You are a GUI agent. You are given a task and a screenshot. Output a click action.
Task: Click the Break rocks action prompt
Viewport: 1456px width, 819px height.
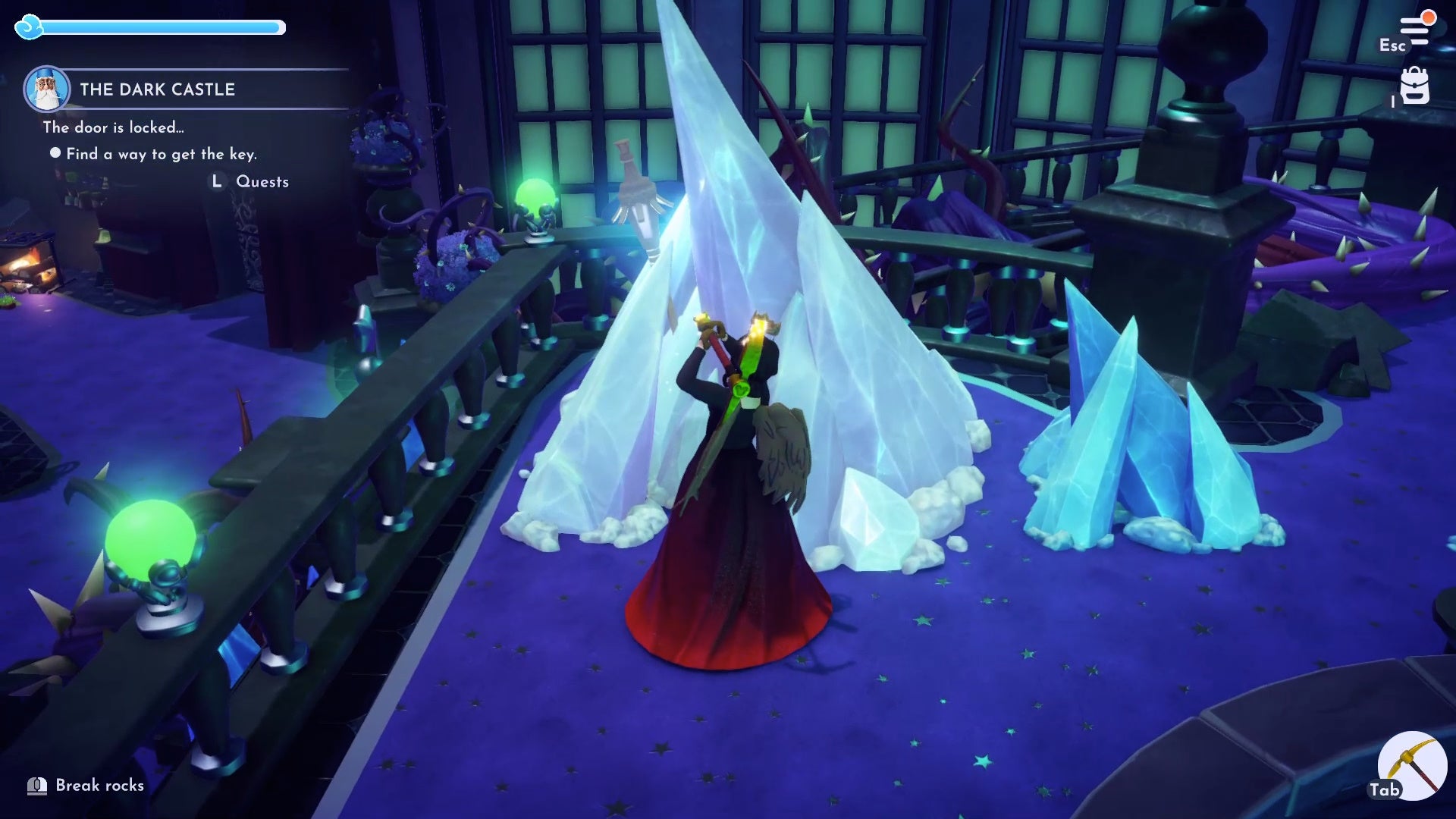point(95,786)
